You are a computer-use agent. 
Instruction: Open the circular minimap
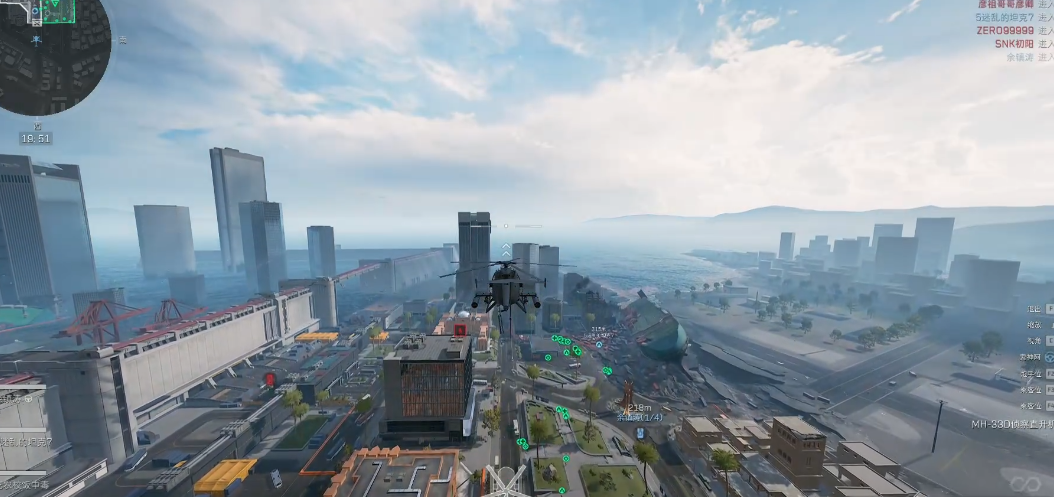coord(52,55)
